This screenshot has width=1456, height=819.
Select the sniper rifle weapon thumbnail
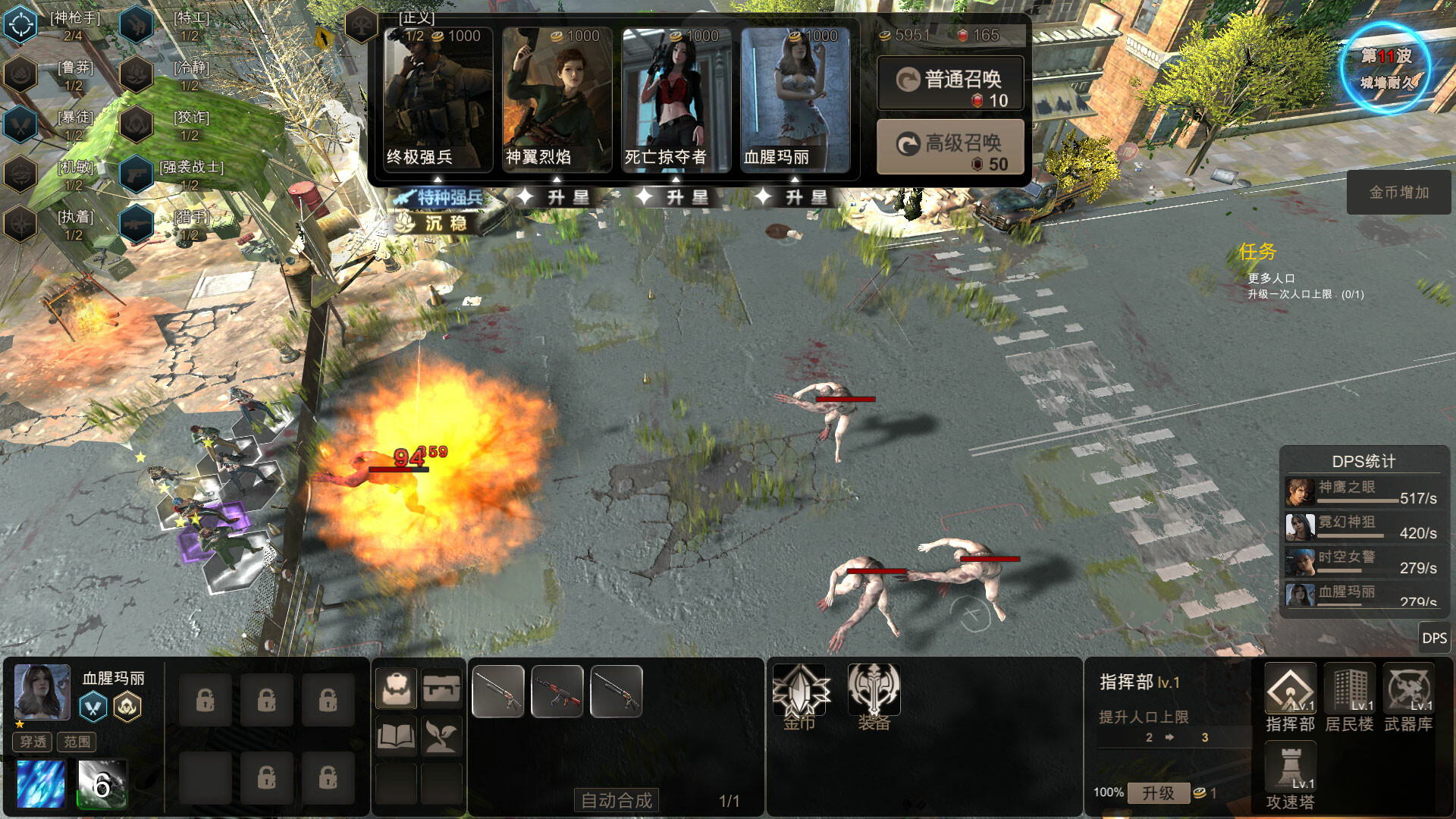tap(497, 691)
